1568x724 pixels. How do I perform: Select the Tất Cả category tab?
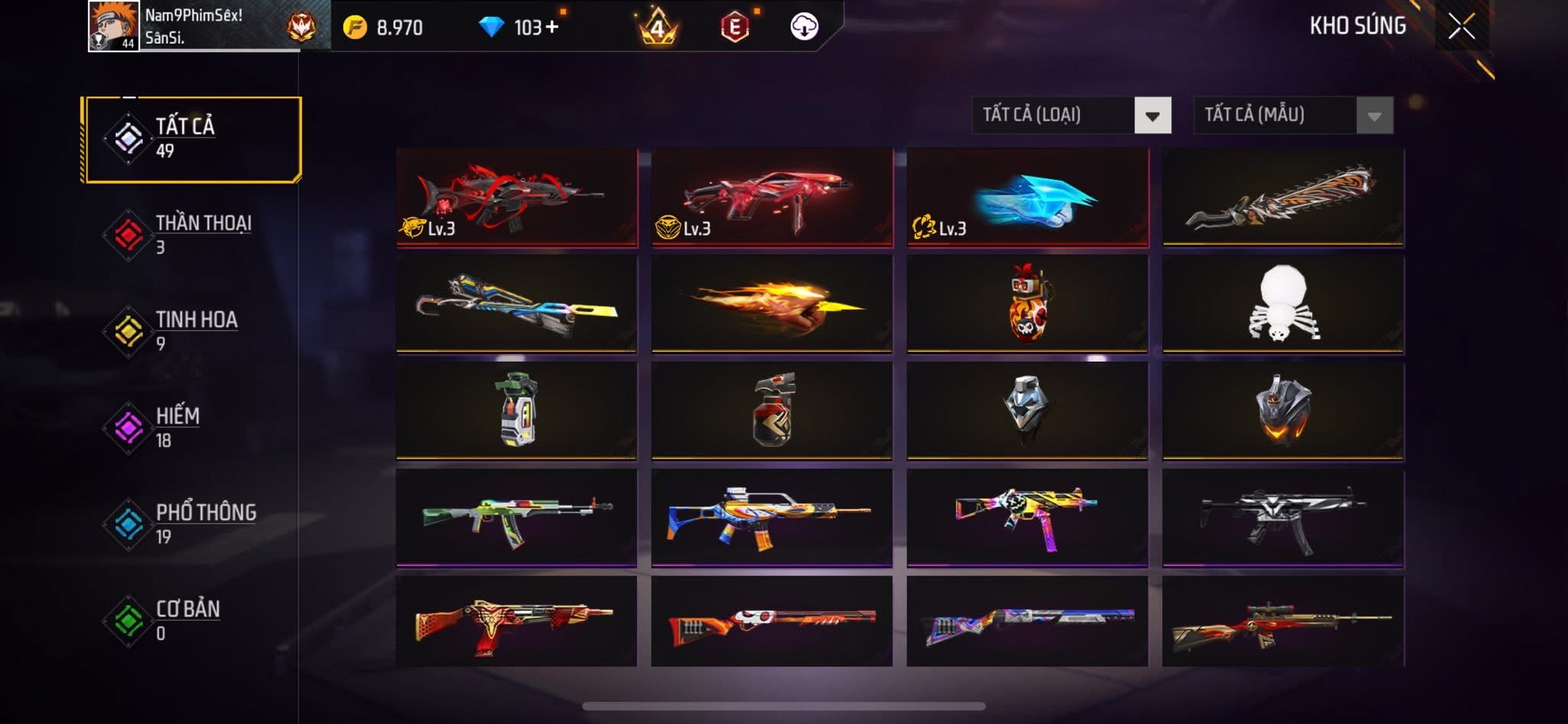pos(191,139)
